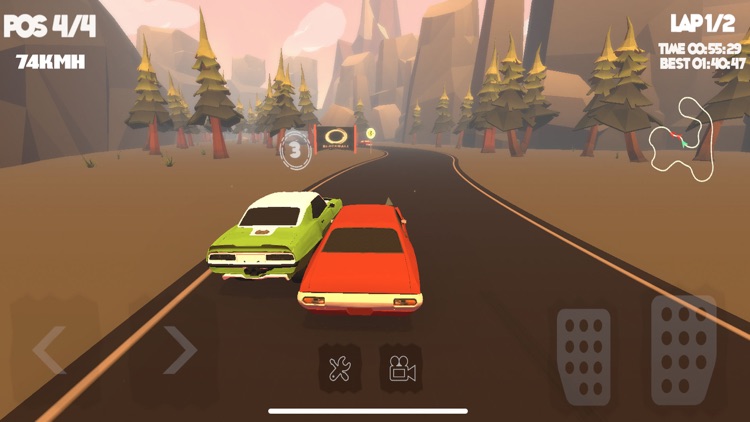Switch camera view with the camera icon
The width and height of the screenshot is (750, 422).
tap(401, 369)
